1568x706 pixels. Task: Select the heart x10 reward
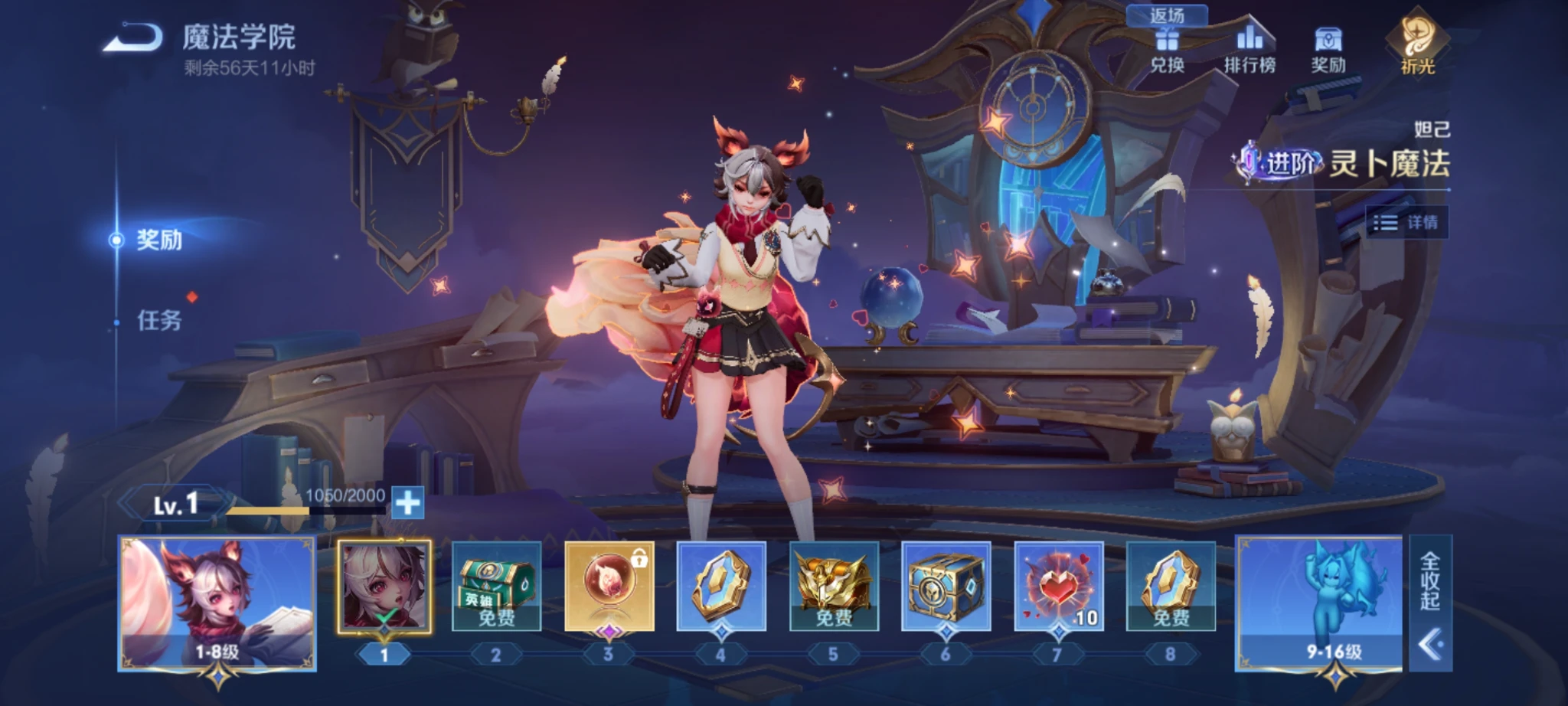pyautogui.click(x=1059, y=587)
